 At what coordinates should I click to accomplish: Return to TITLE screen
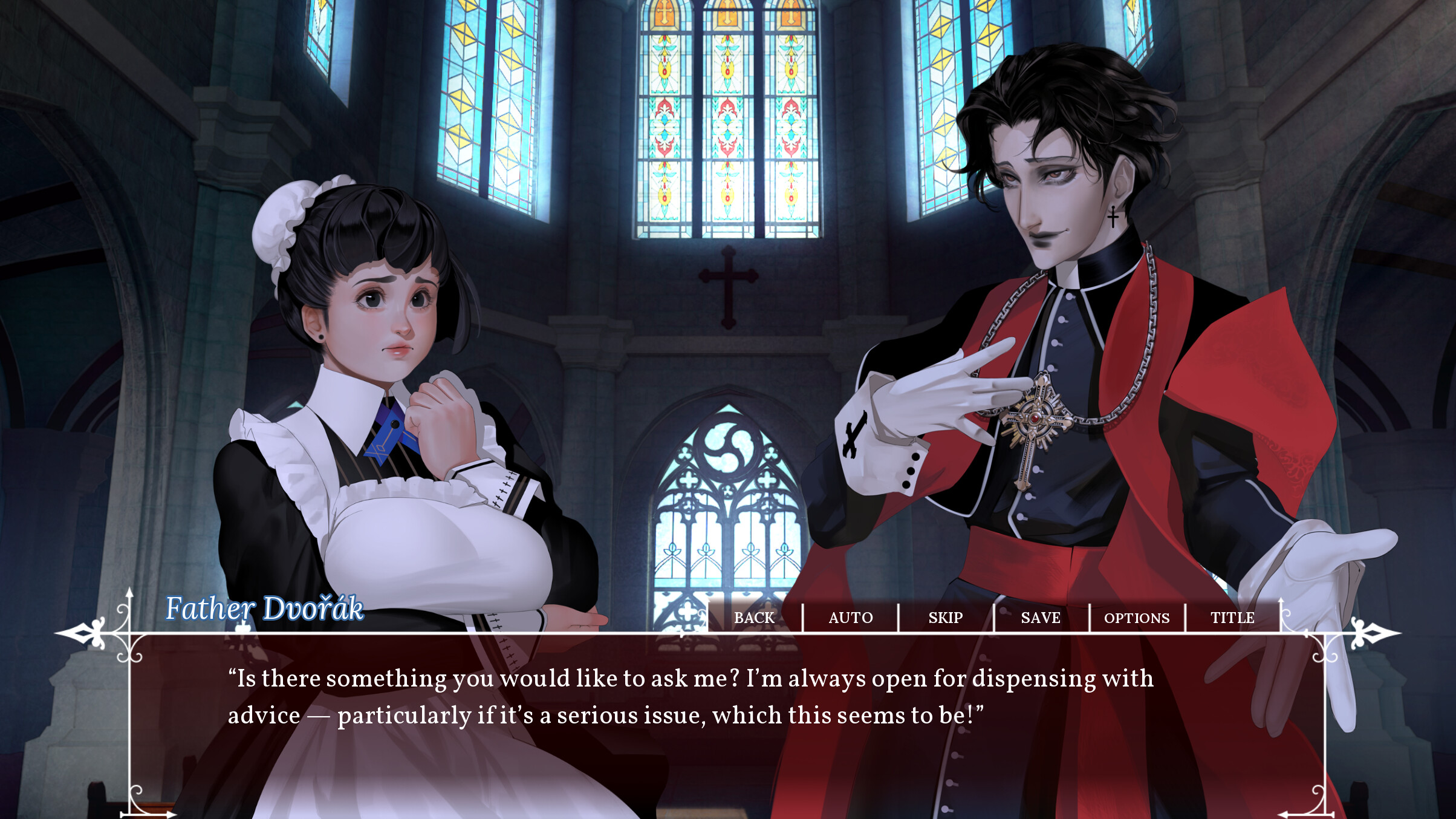[1232, 618]
